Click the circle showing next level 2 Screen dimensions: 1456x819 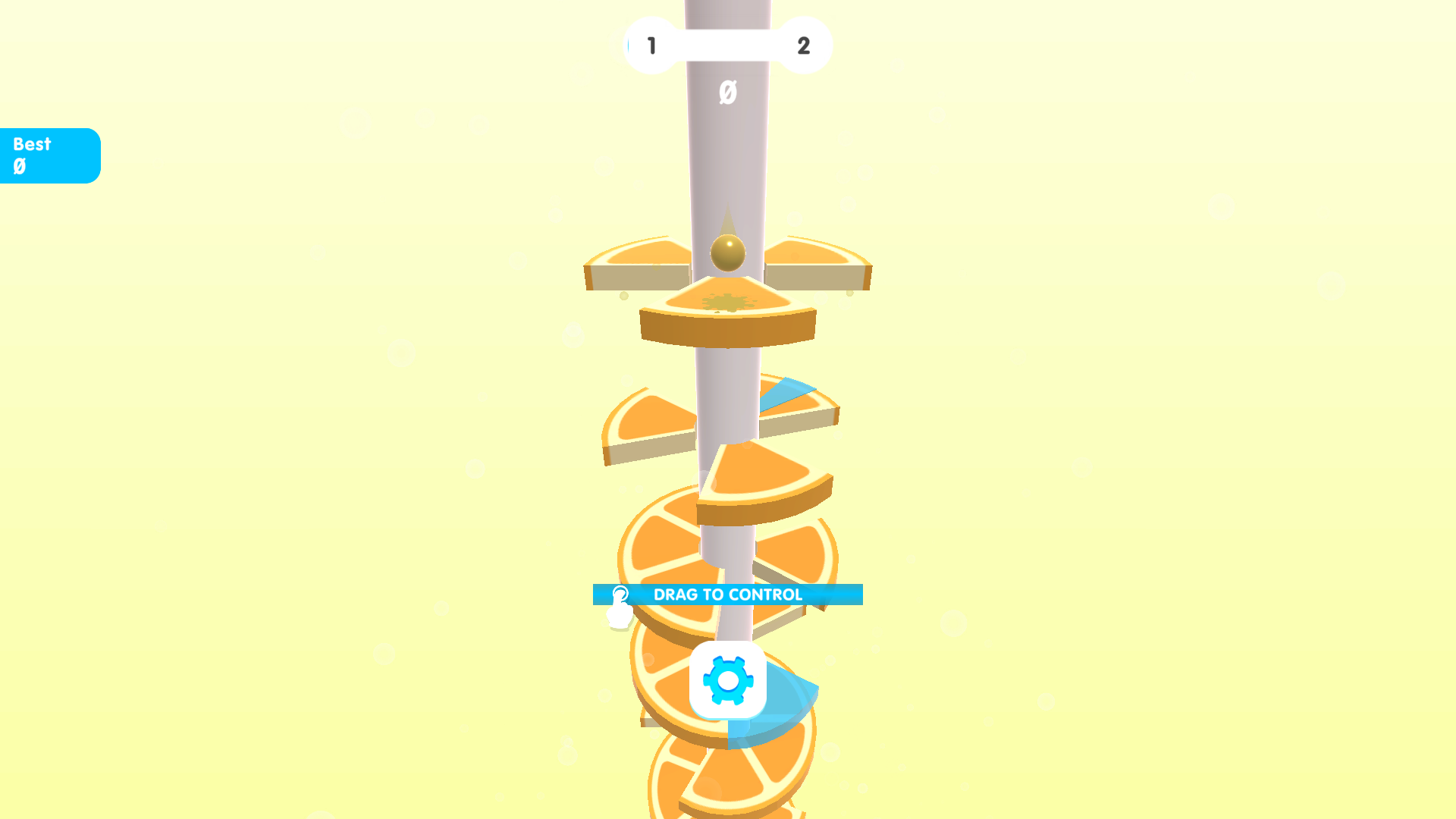click(802, 45)
